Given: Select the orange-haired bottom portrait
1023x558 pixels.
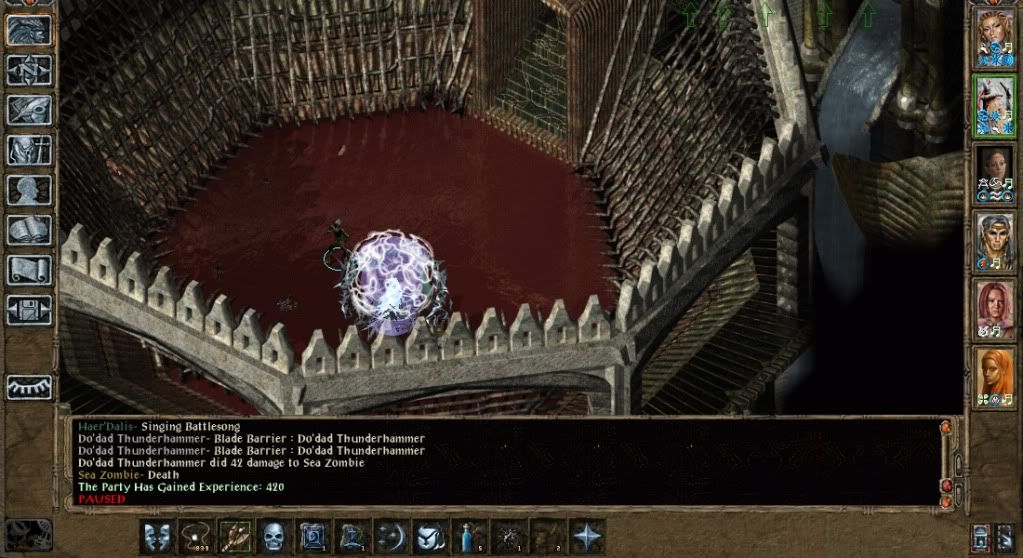Looking at the screenshot, I should [x=994, y=376].
